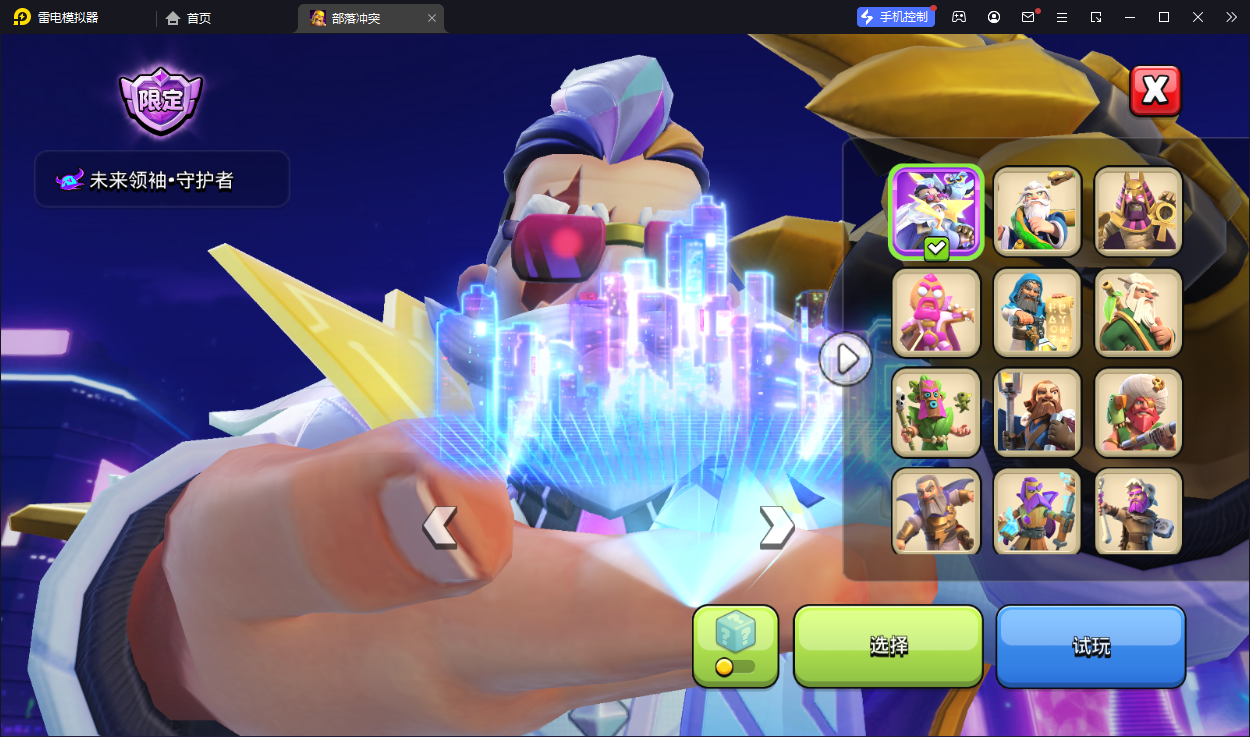Image resolution: width=1250 pixels, height=737 pixels.
Task: Pick the white-turban red-bearded warden skin
Action: (1138, 412)
